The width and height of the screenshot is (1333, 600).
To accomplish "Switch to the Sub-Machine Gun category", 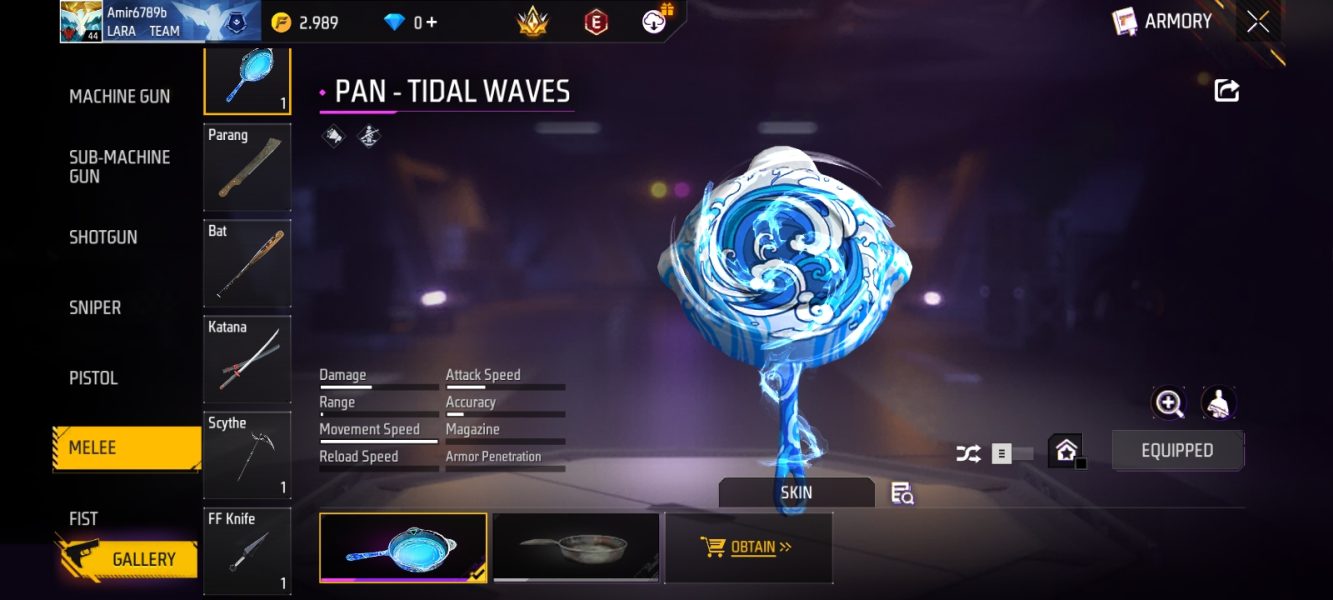I will [119, 167].
